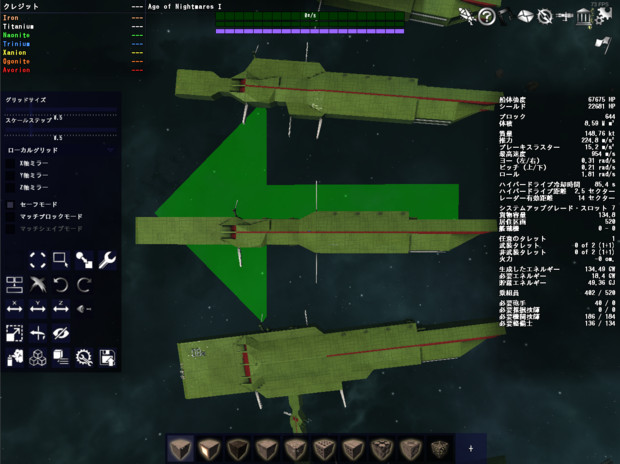Click the plus button to add block
The height and width of the screenshot is (464, 620).
[471, 447]
